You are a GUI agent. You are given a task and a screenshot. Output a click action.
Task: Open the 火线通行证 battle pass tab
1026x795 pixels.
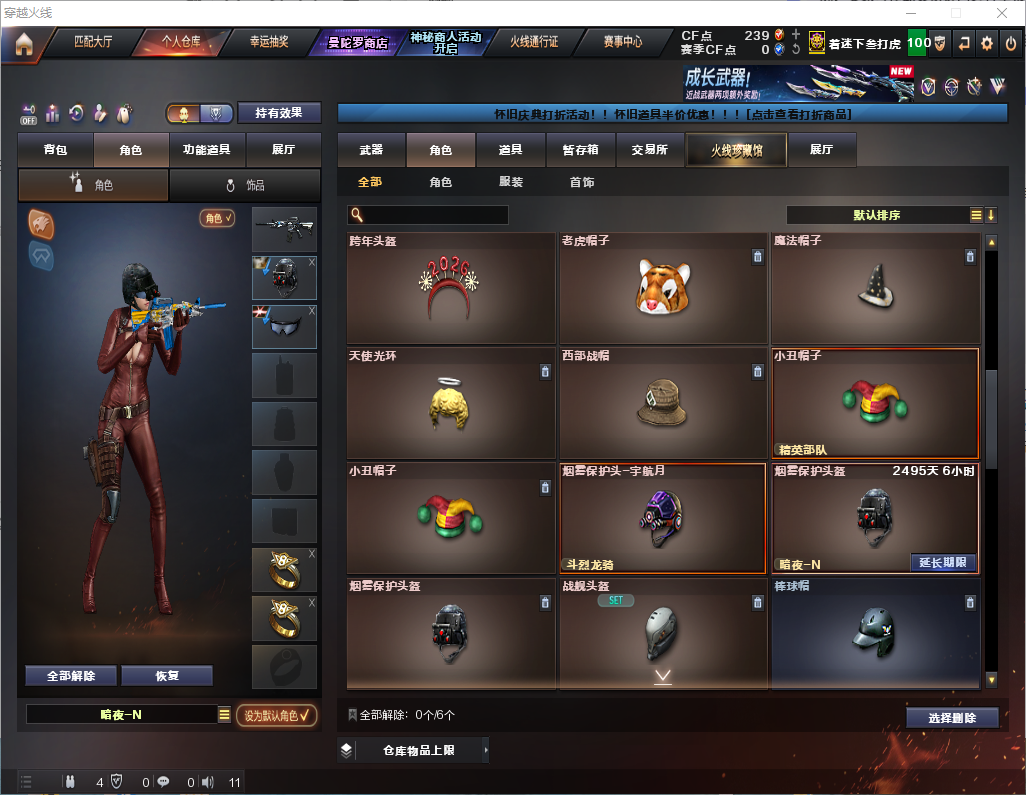(x=534, y=43)
